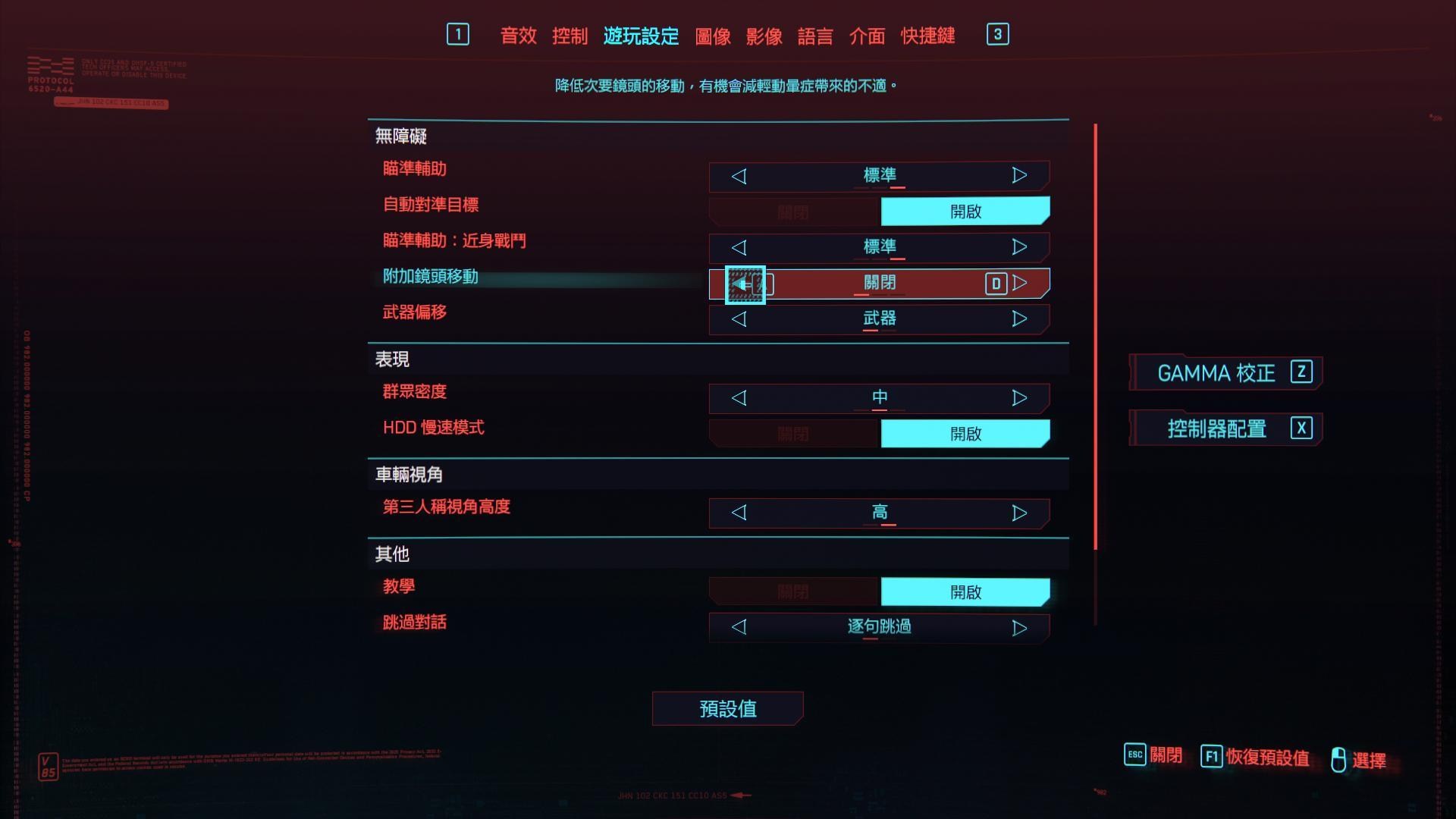1456x819 pixels.
Task: Open the 語言 settings tab
Action: point(814,36)
